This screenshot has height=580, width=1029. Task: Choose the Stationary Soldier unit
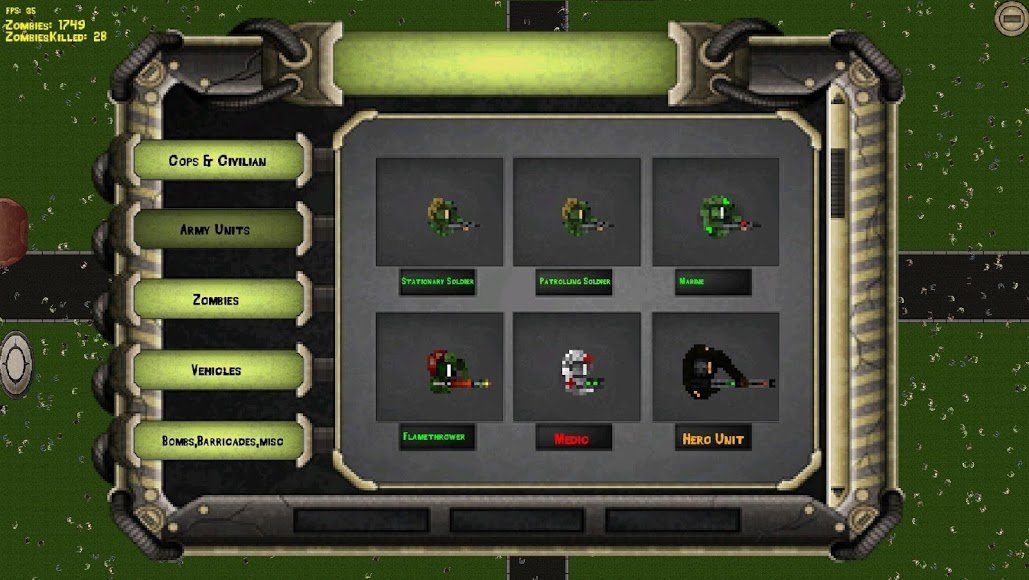point(439,212)
